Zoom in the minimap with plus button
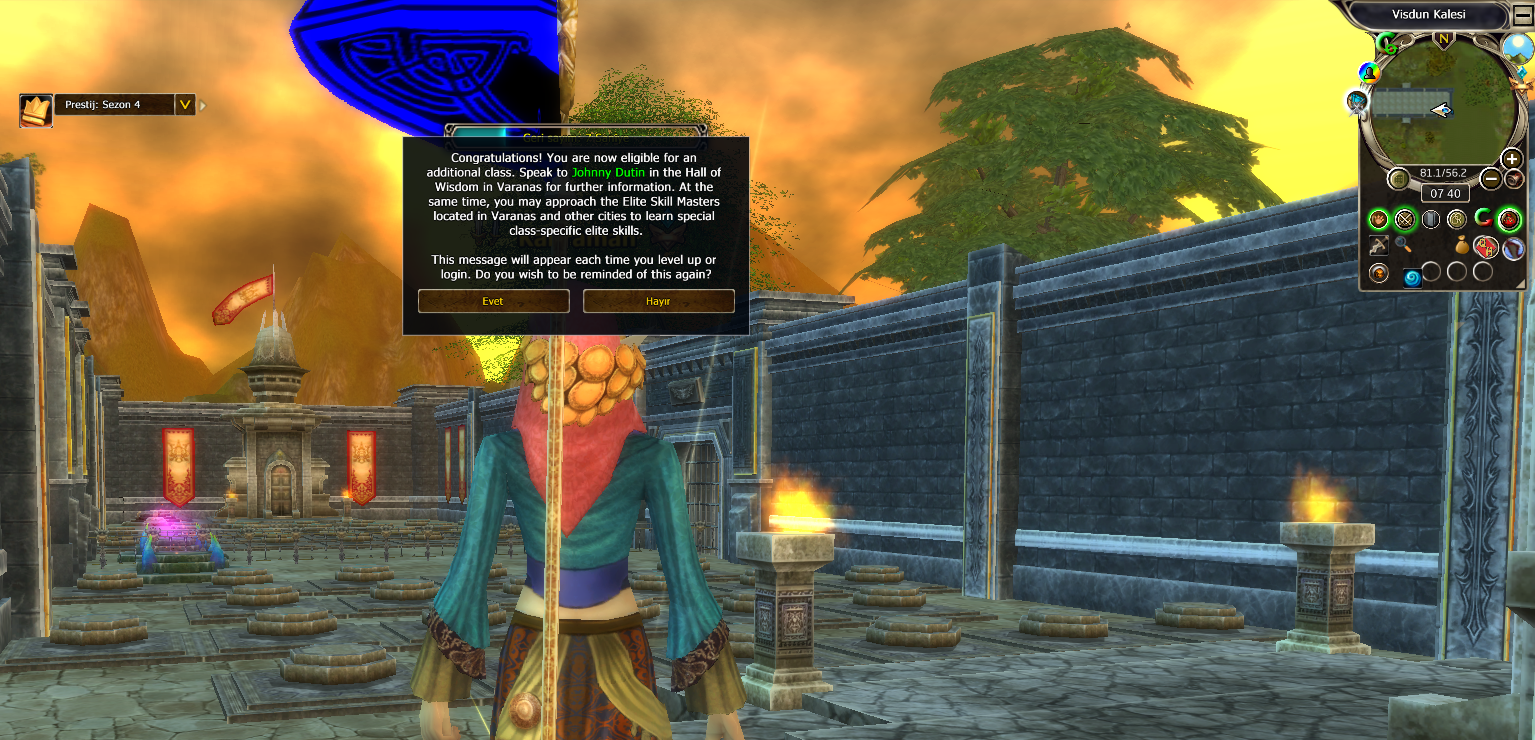Image resolution: width=1535 pixels, height=740 pixels. point(1512,159)
